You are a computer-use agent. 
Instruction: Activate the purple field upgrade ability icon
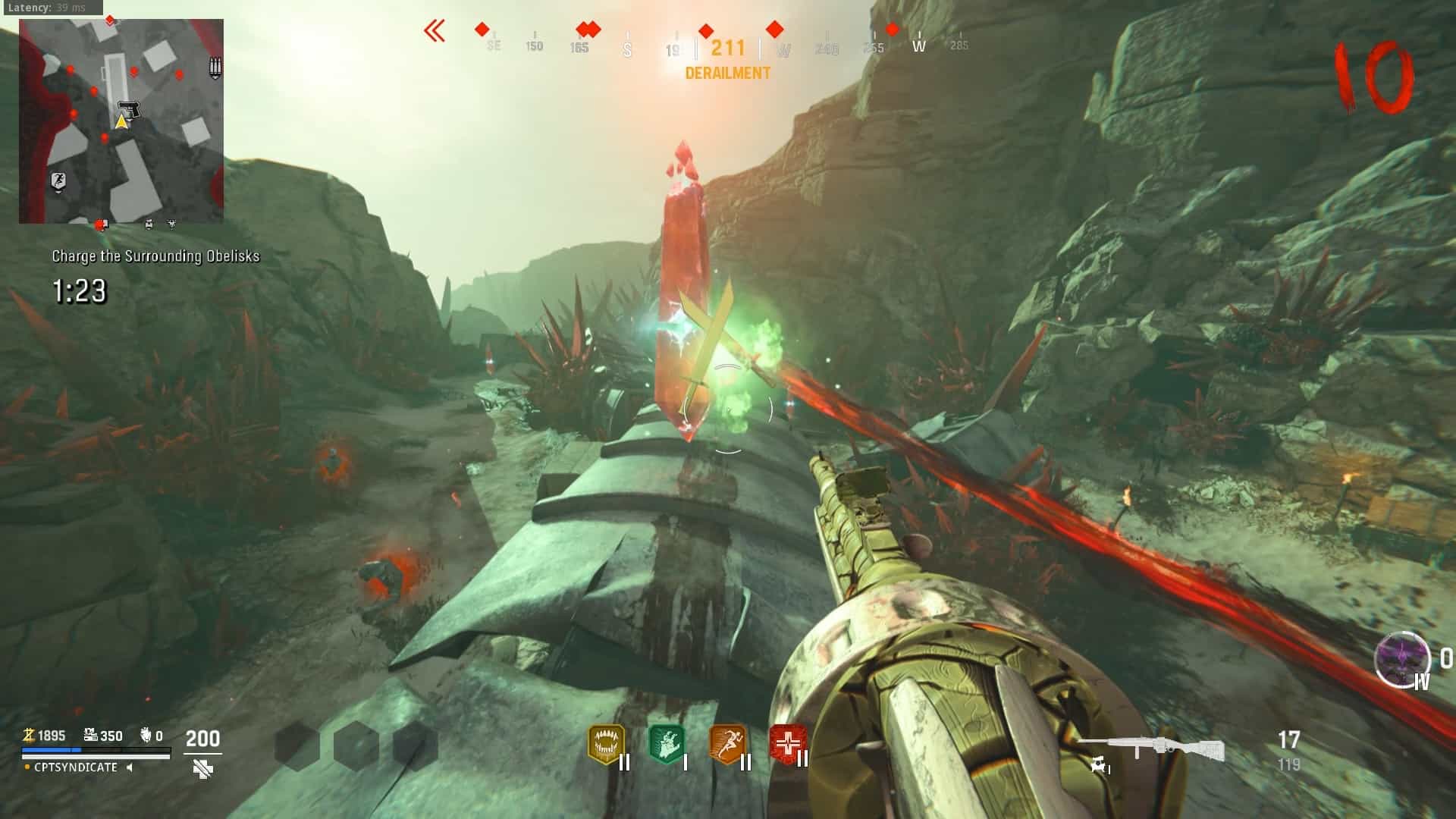1402,658
